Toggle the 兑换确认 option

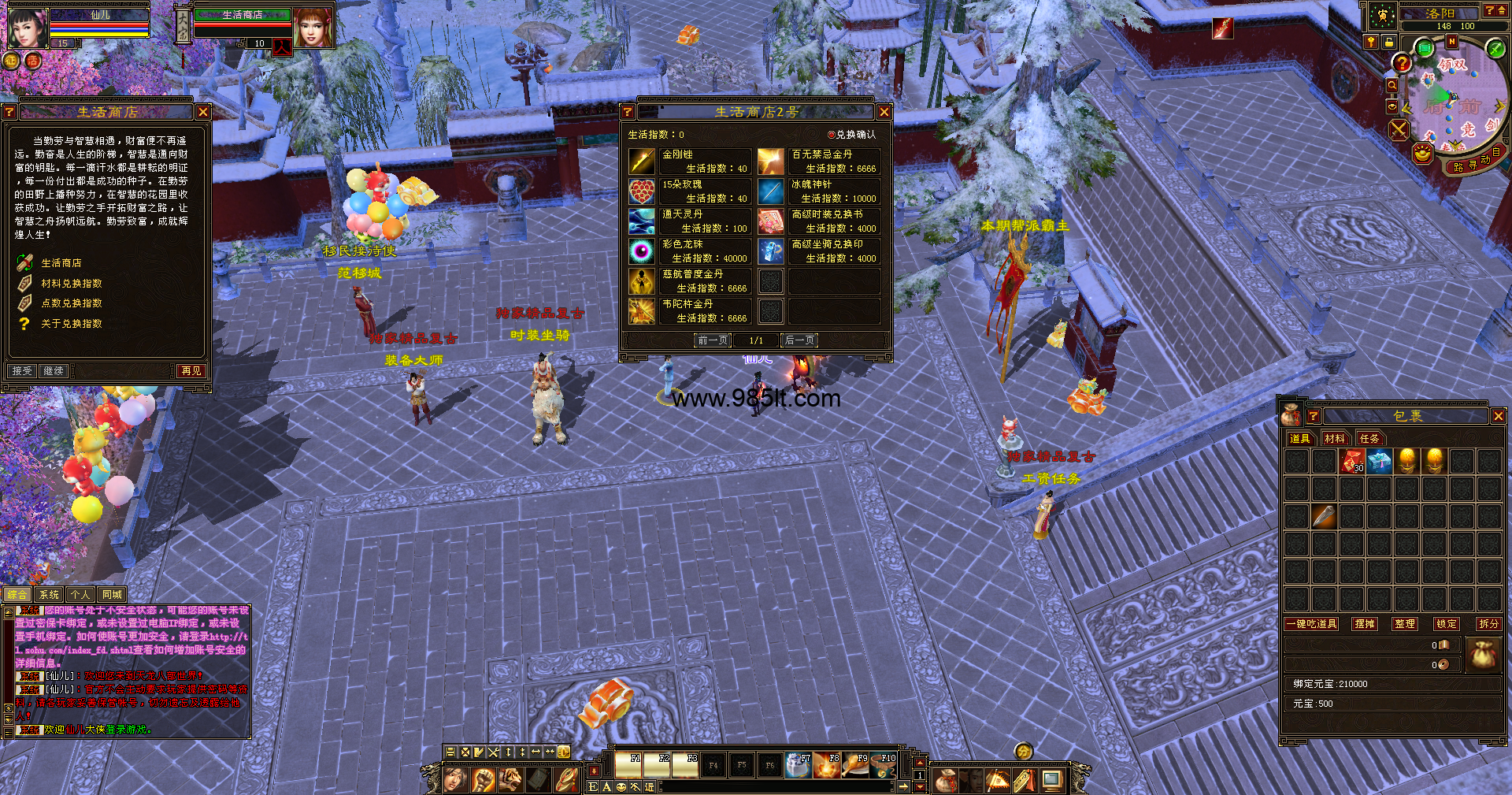[x=832, y=135]
